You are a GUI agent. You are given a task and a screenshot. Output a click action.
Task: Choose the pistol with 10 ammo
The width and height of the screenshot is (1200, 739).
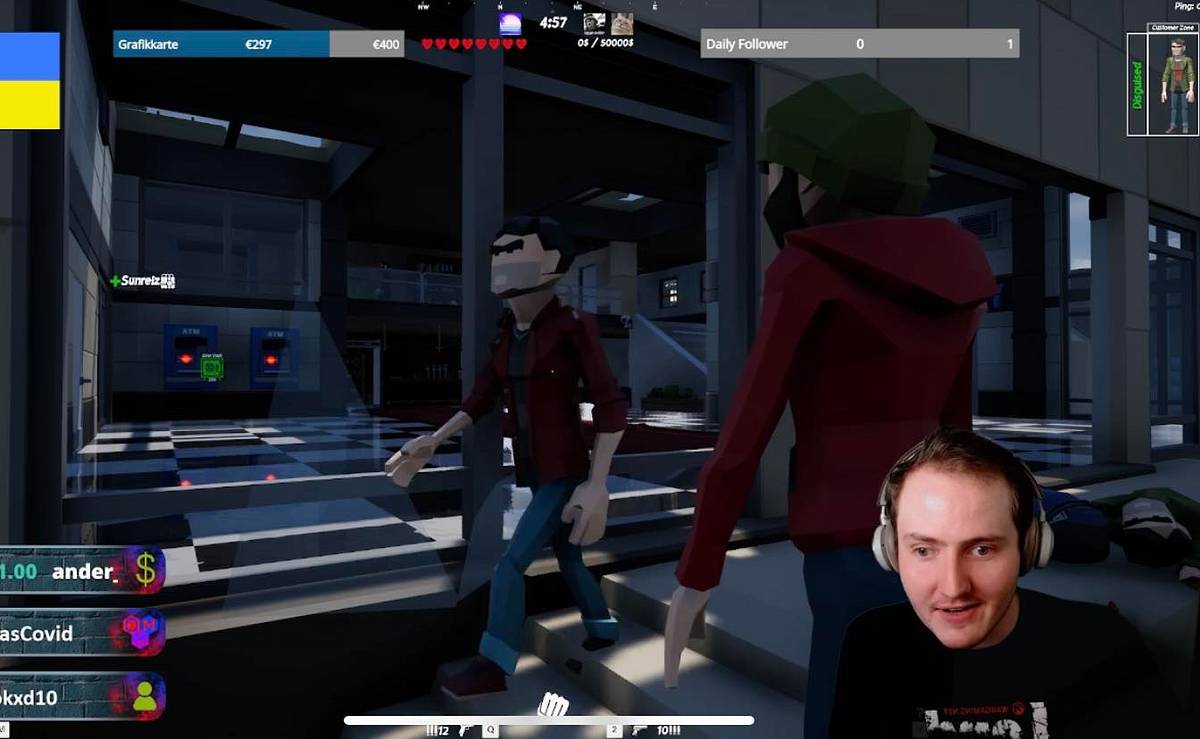tap(640, 731)
